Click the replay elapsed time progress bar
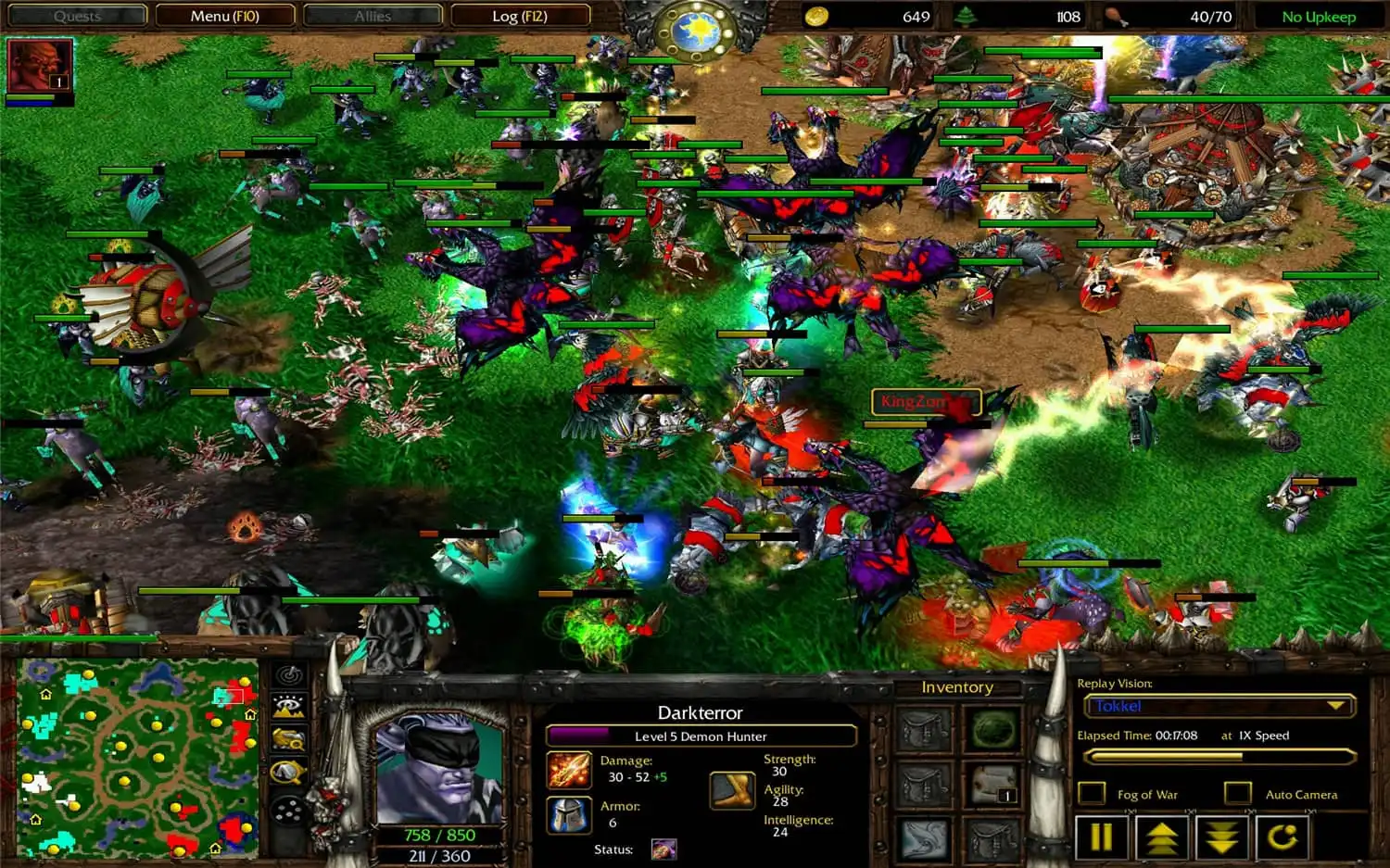 (1217, 755)
